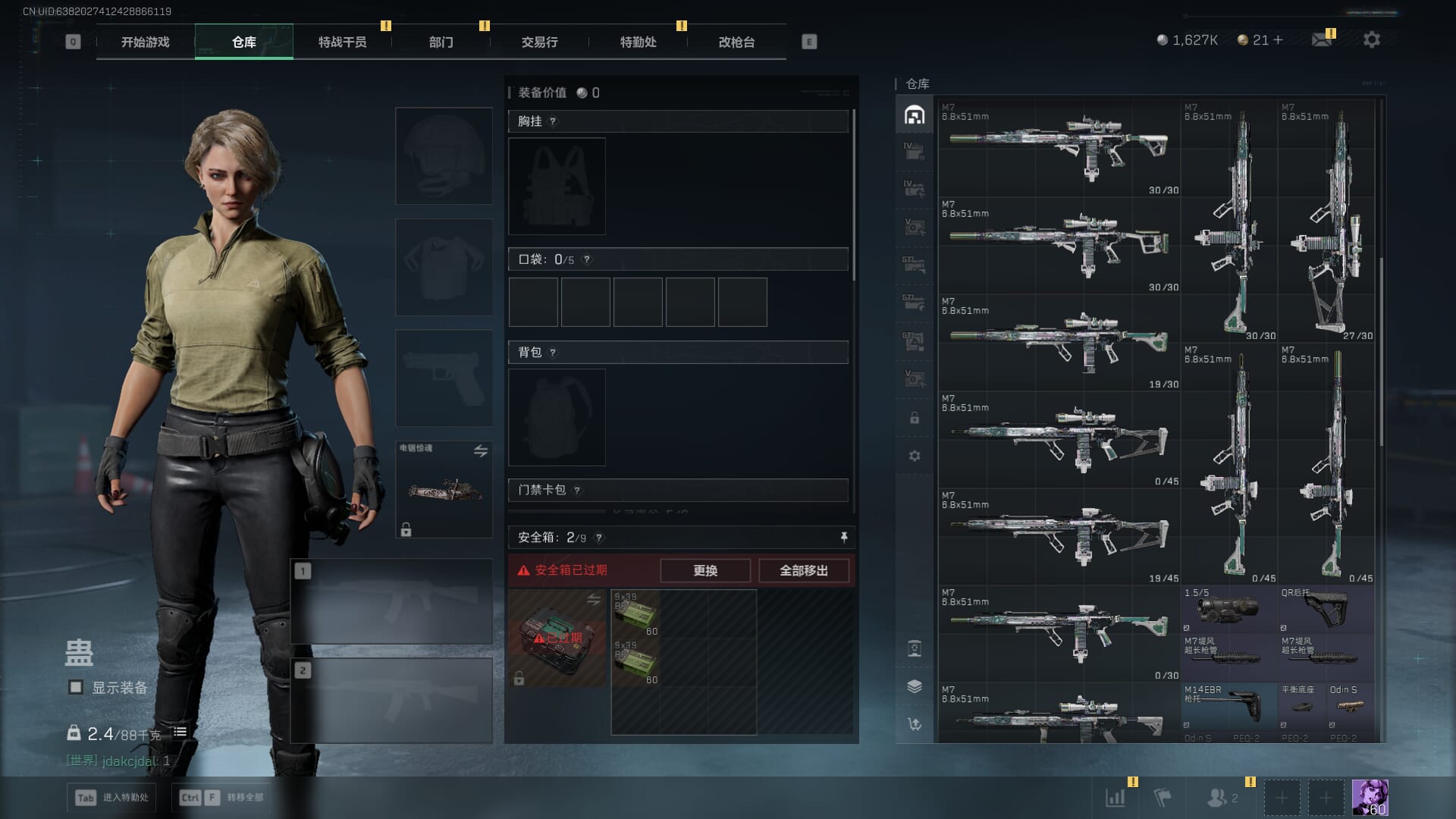The height and width of the screenshot is (819, 1456).
Task: Open the settings gear icon
Action: coord(1371,39)
